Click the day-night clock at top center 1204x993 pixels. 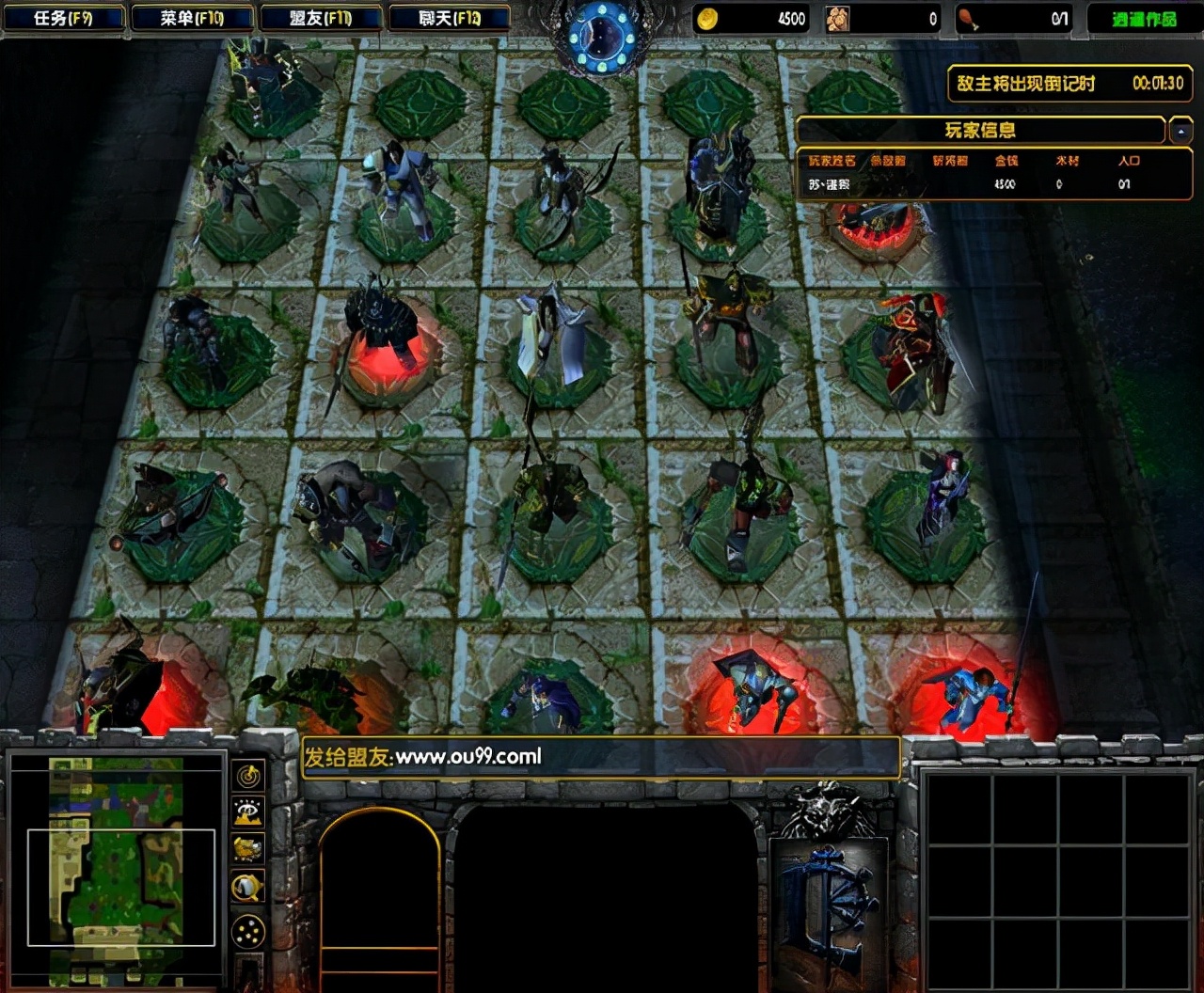click(x=602, y=33)
